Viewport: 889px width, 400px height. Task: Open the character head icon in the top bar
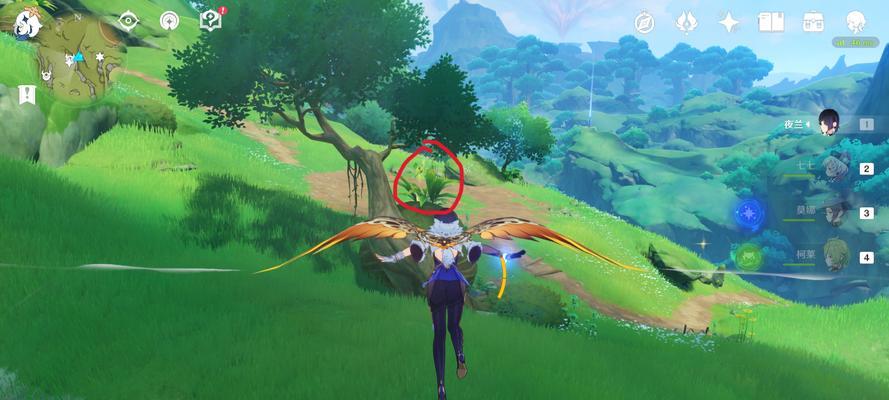pos(856,22)
